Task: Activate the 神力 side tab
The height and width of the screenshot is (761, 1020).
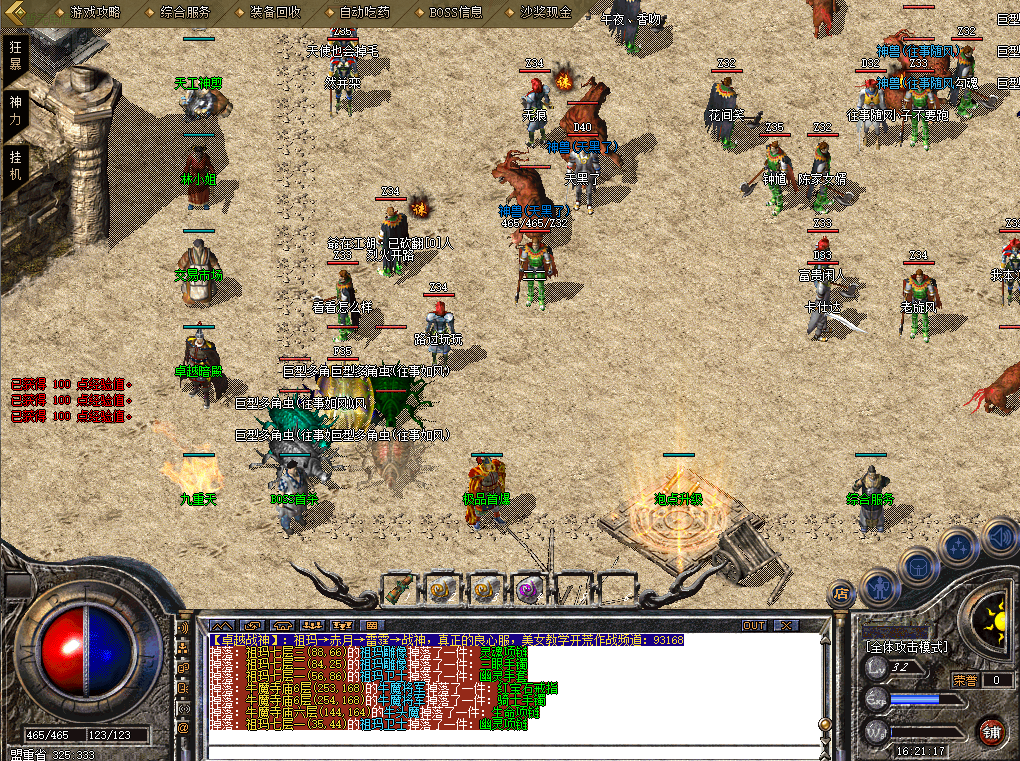Action: [15, 109]
